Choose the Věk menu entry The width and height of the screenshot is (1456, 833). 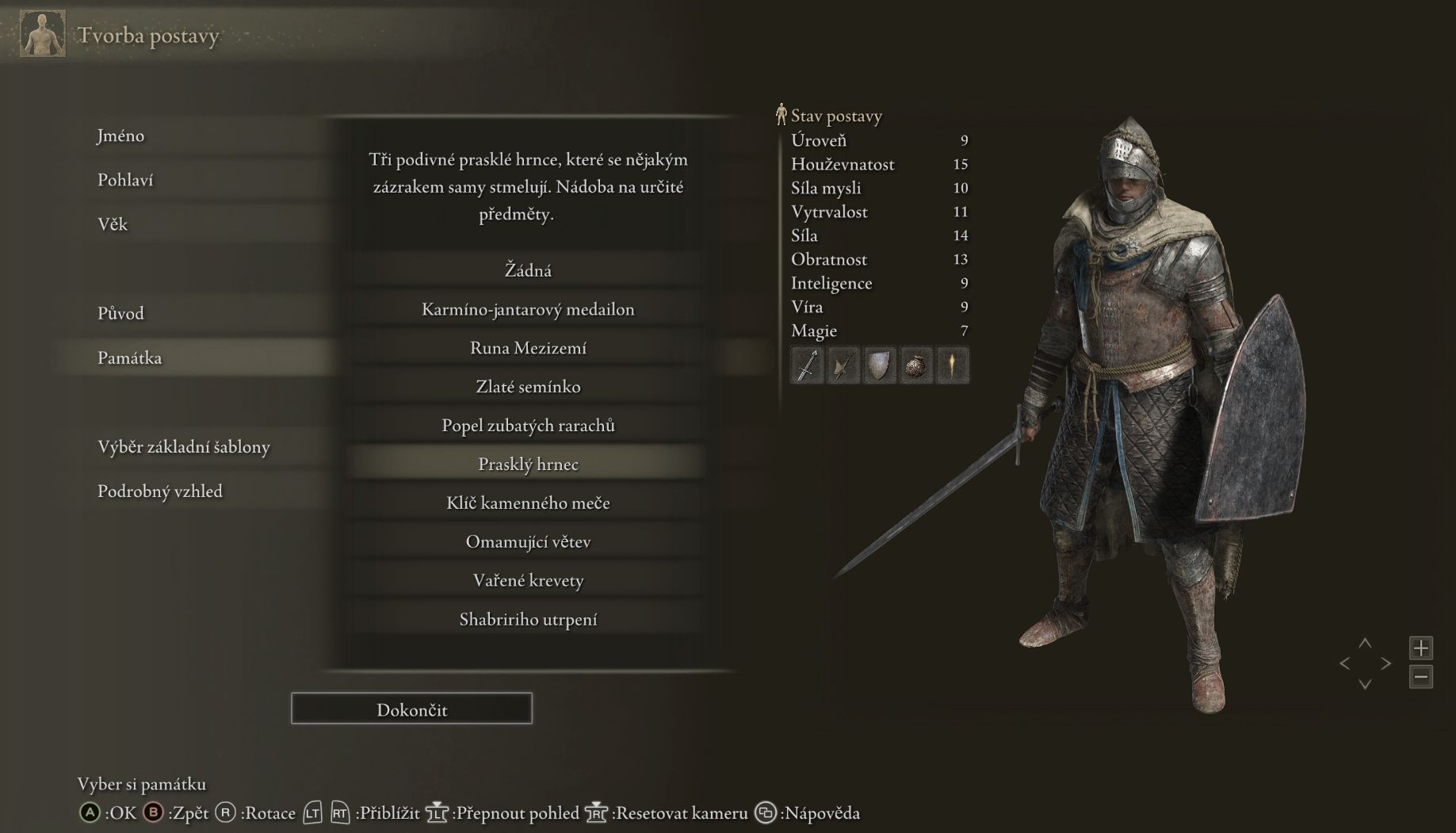(113, 224)
